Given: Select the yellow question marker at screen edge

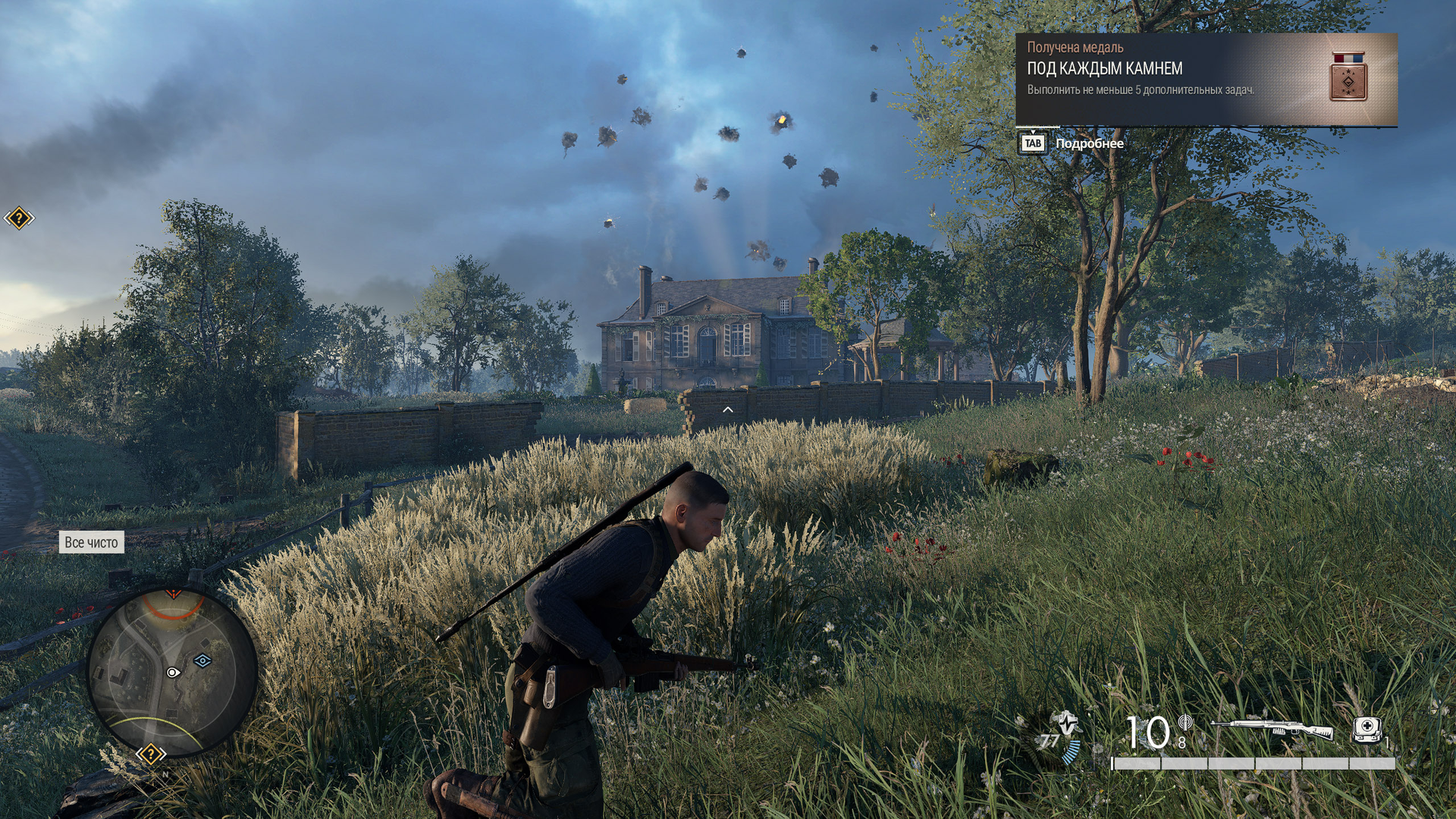Looking at the screenshot, I should (19, 218).
